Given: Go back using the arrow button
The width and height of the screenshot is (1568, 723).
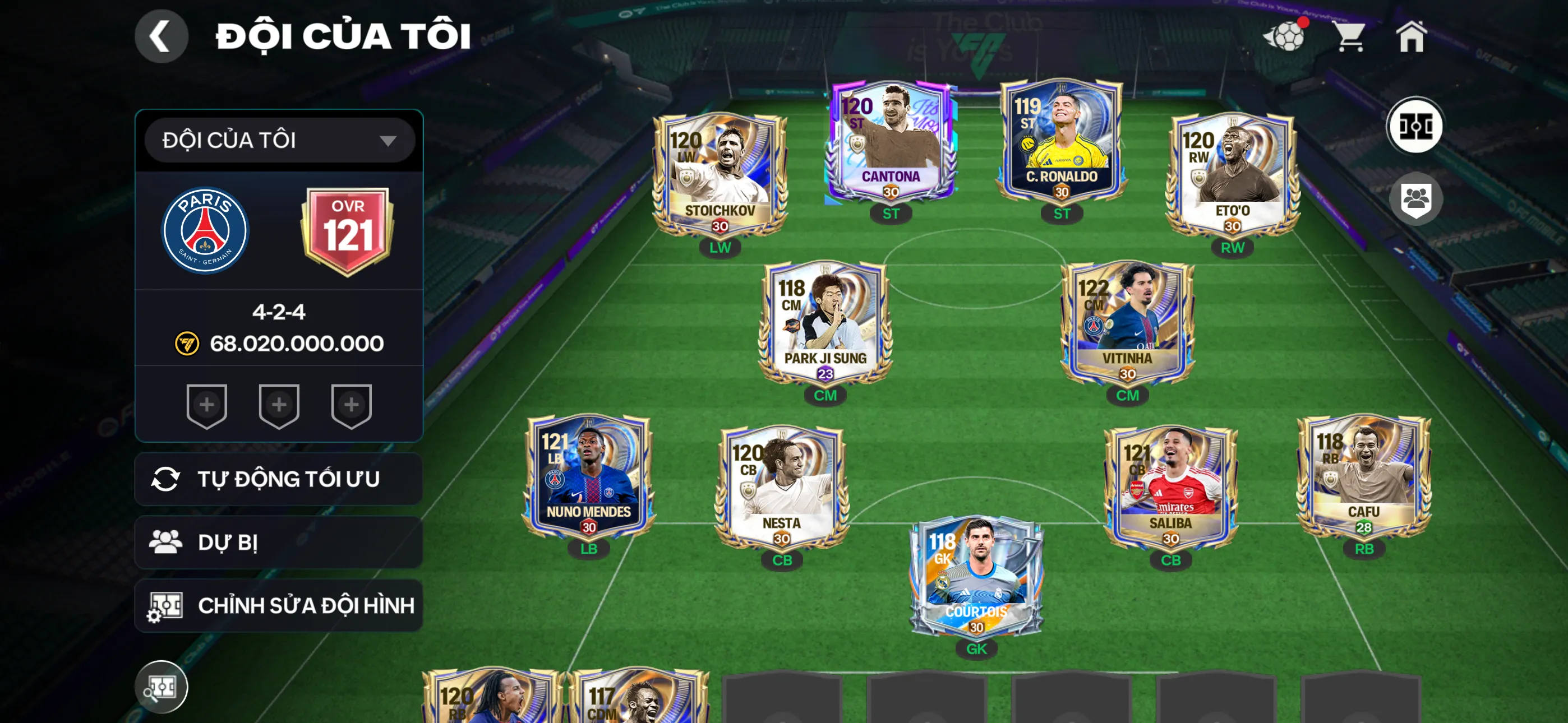Looking at the screenshot, I should point(161,36).
